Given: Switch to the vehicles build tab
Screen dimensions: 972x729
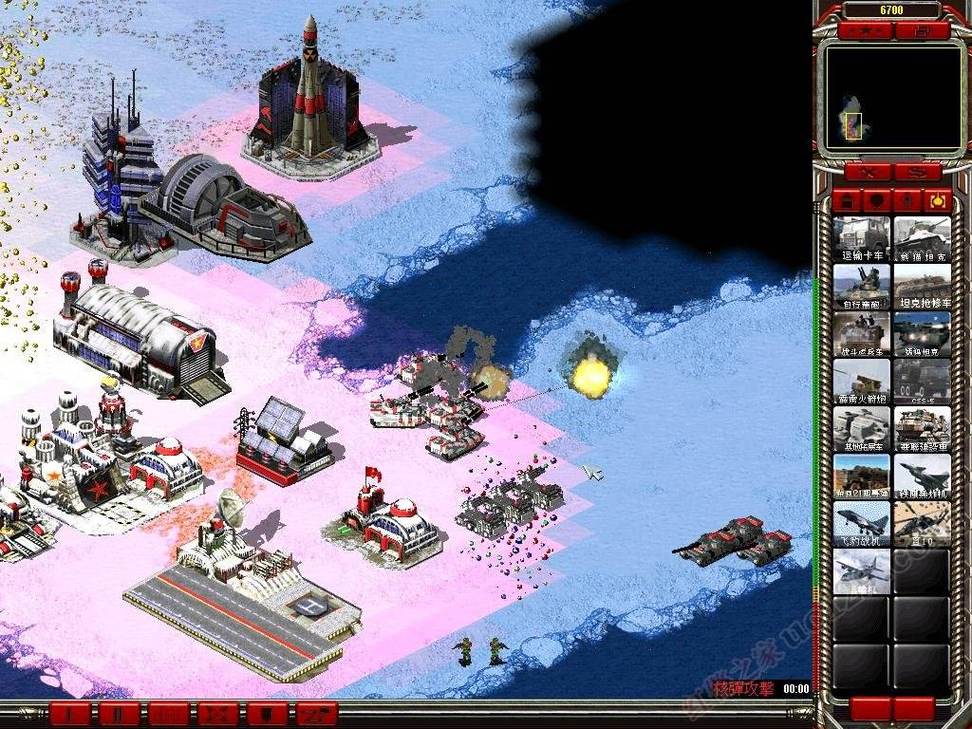Looking at the screenshot, I should pos(937,201).
